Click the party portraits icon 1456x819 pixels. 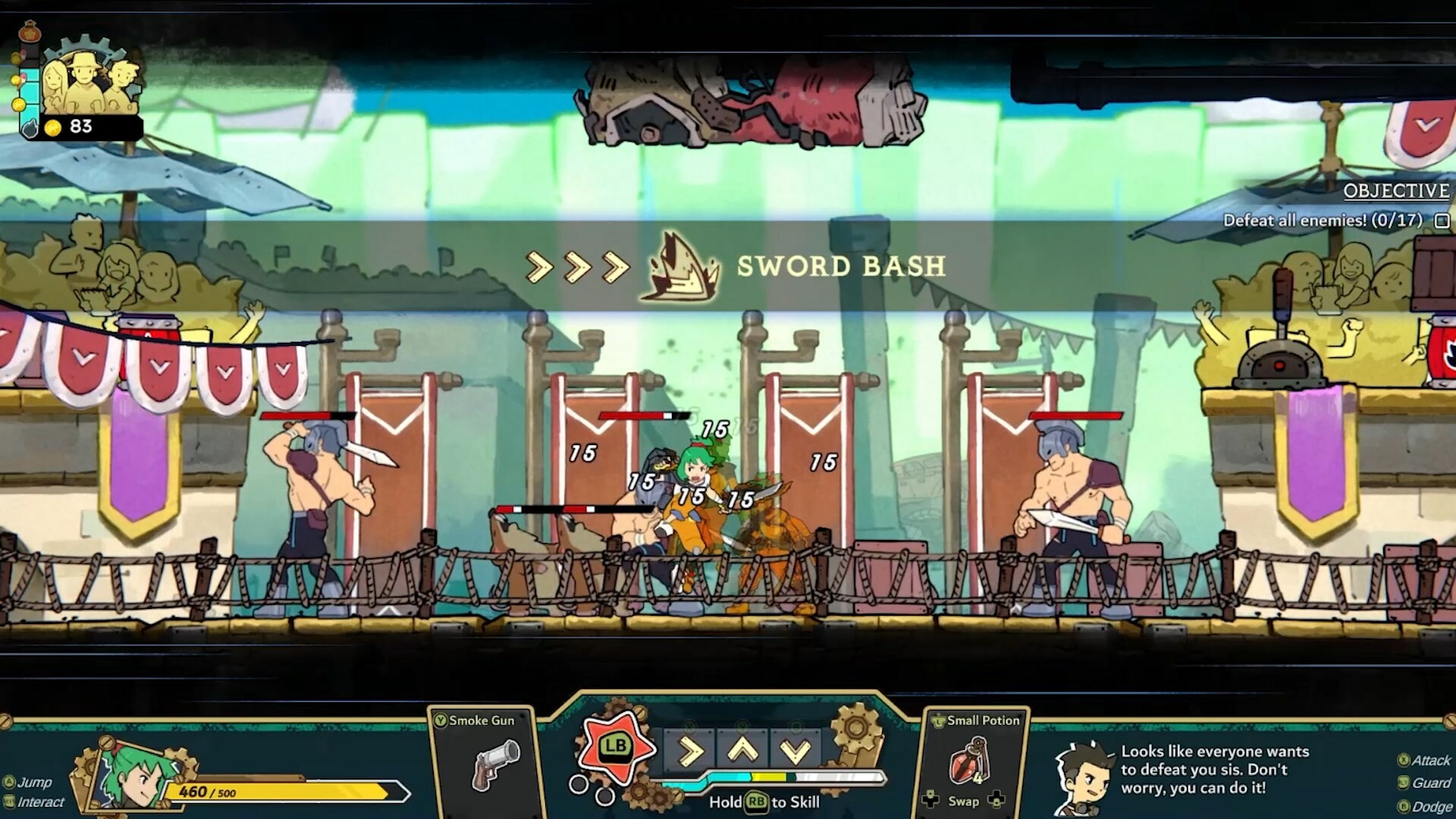point(89,80)
